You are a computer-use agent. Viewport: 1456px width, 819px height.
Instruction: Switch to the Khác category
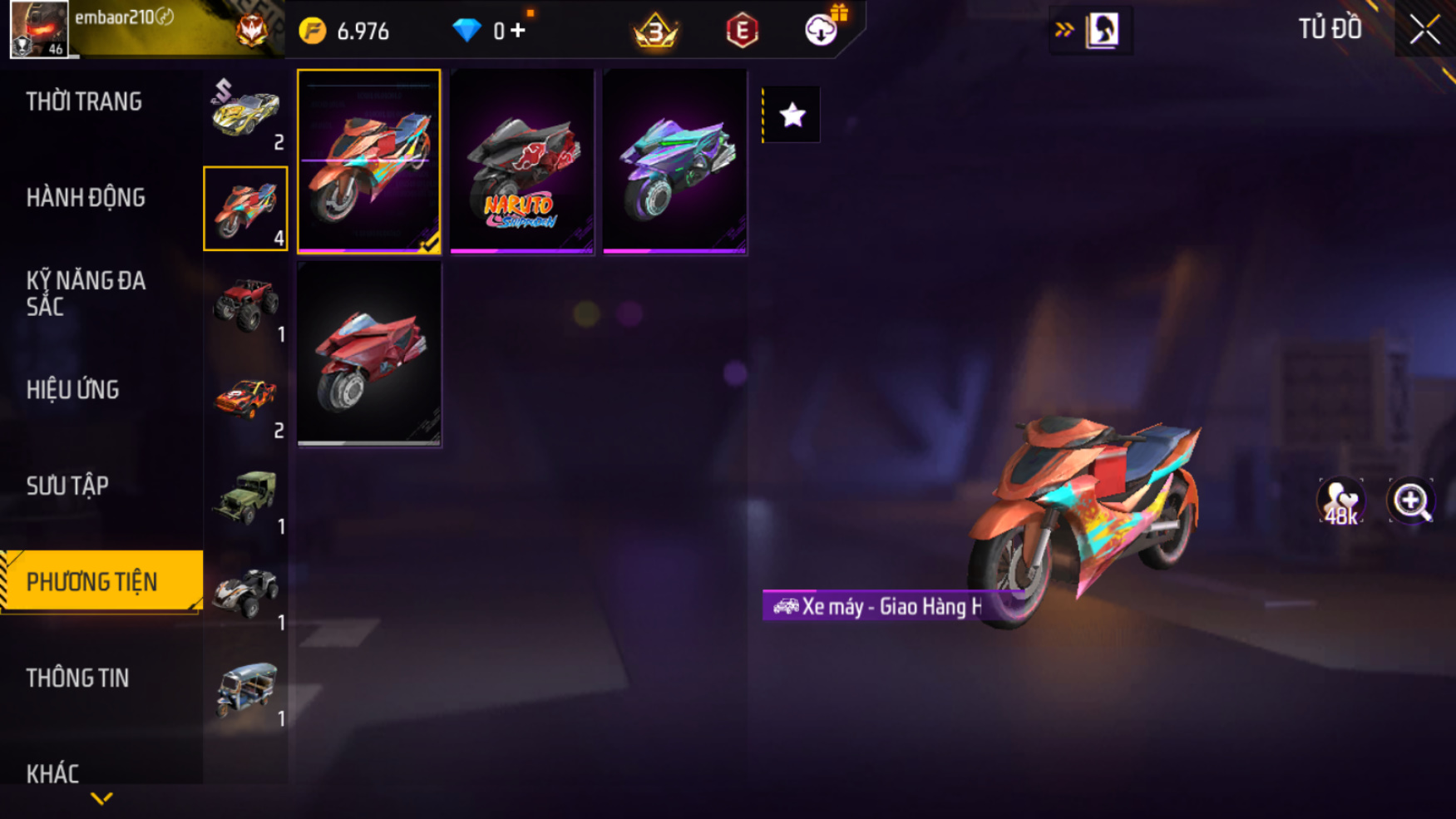(x=52, y=773)
